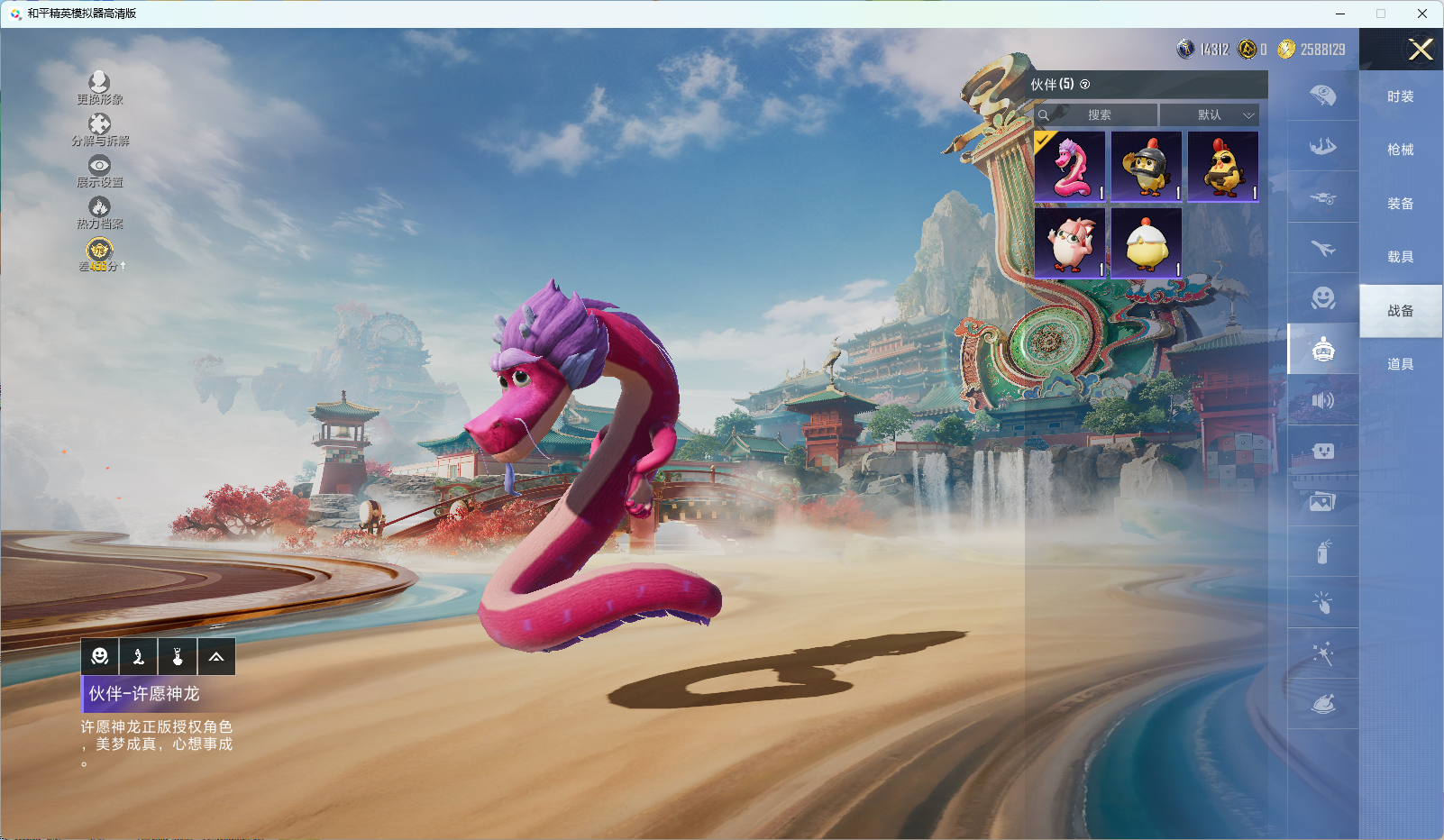Close the inventory with the white X
This screenshot has width=1444, height=840.
1421,50
